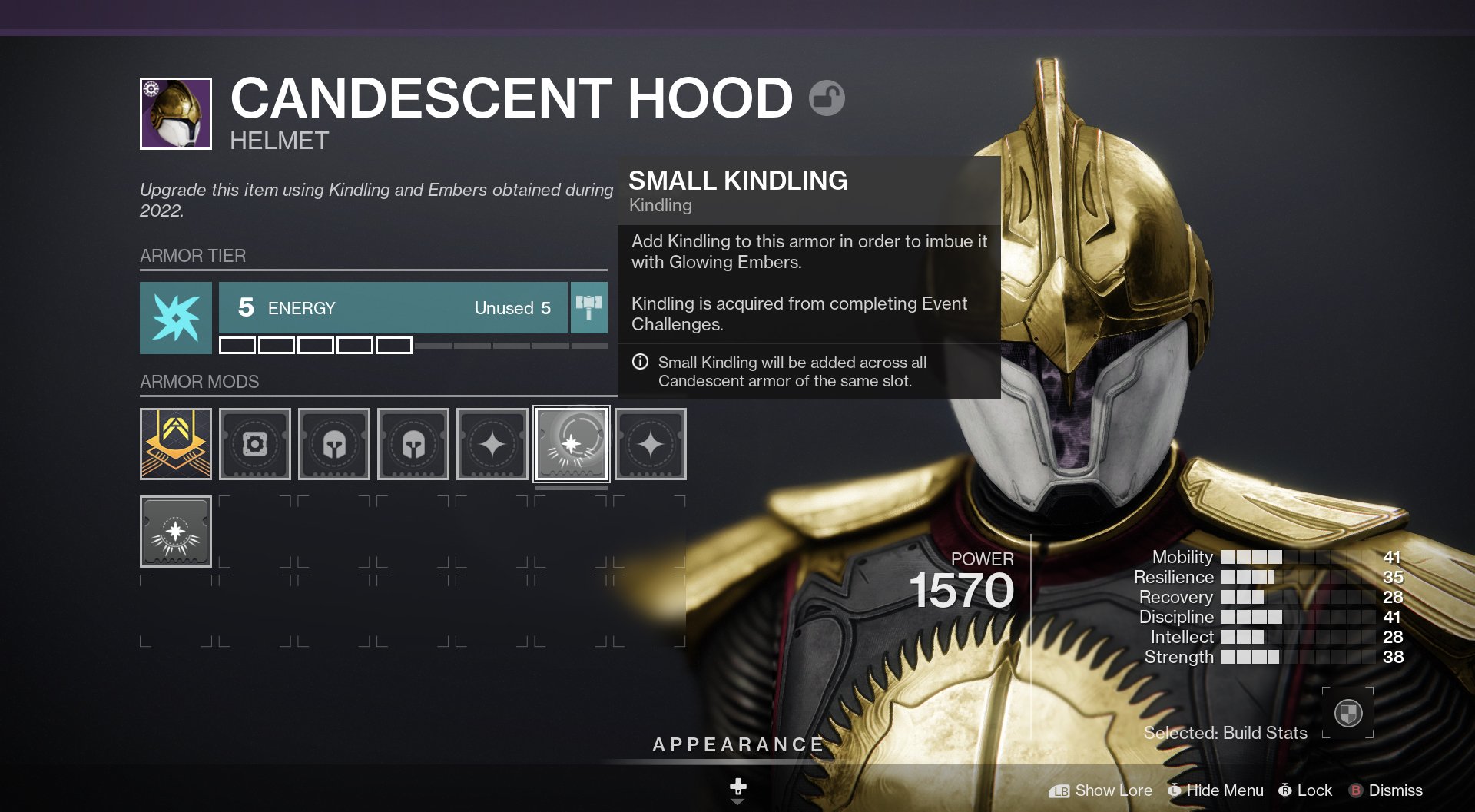
Task: Click the hammer energy upgrade button
Action: [x=589, y=307]
